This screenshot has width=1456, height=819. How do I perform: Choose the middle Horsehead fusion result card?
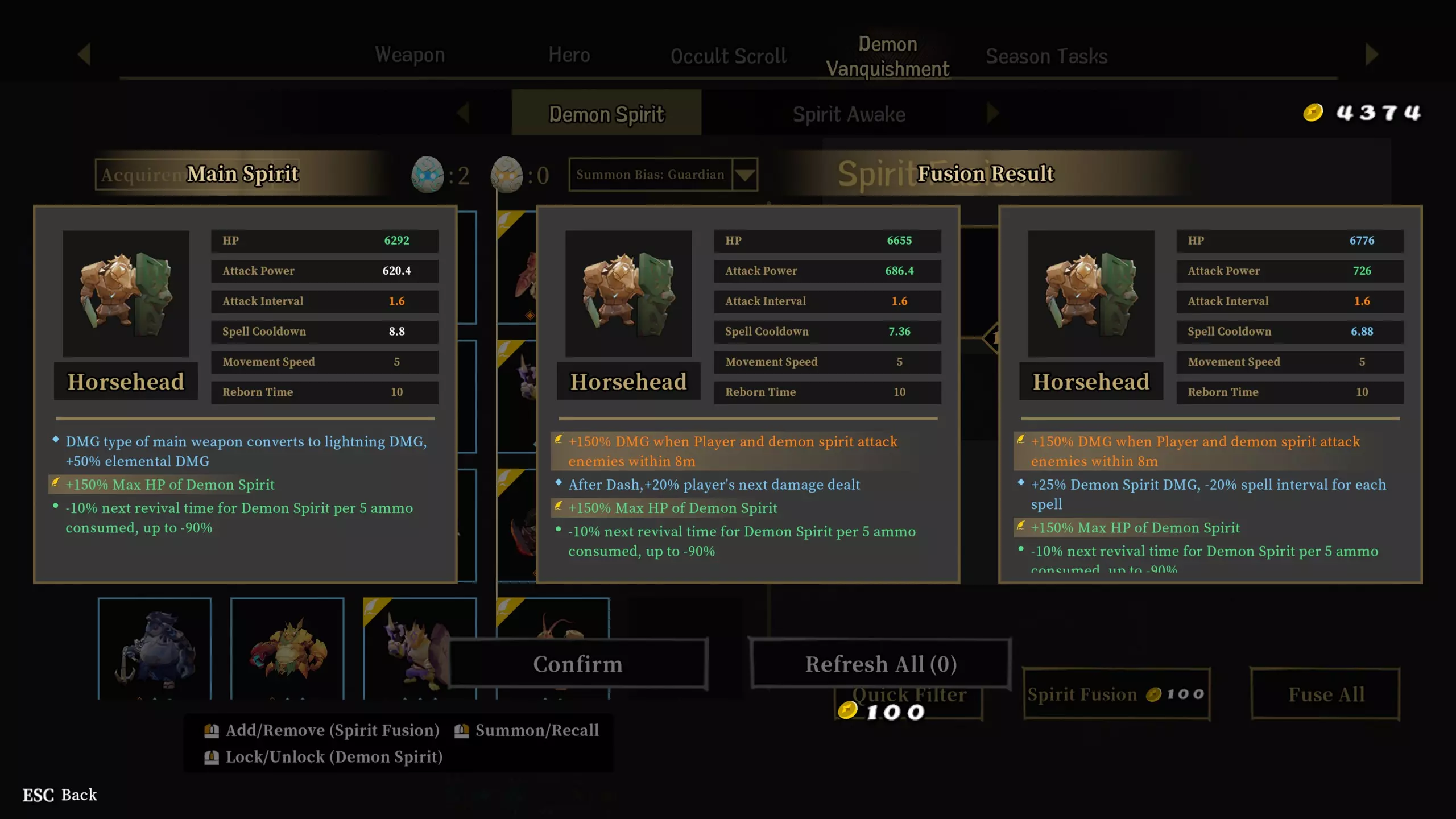(x=747, y=394)
